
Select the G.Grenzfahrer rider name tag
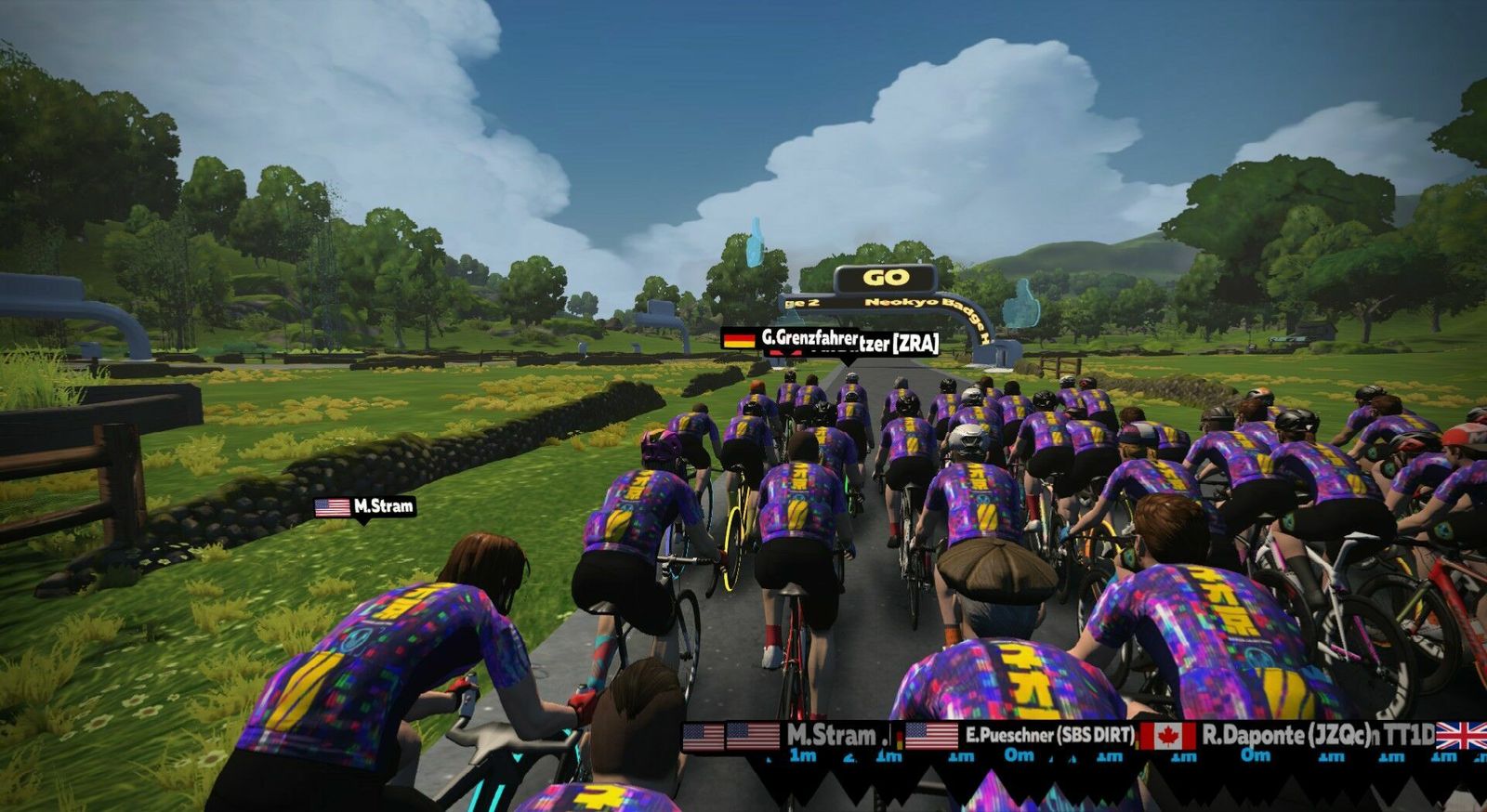click(790, 338)
